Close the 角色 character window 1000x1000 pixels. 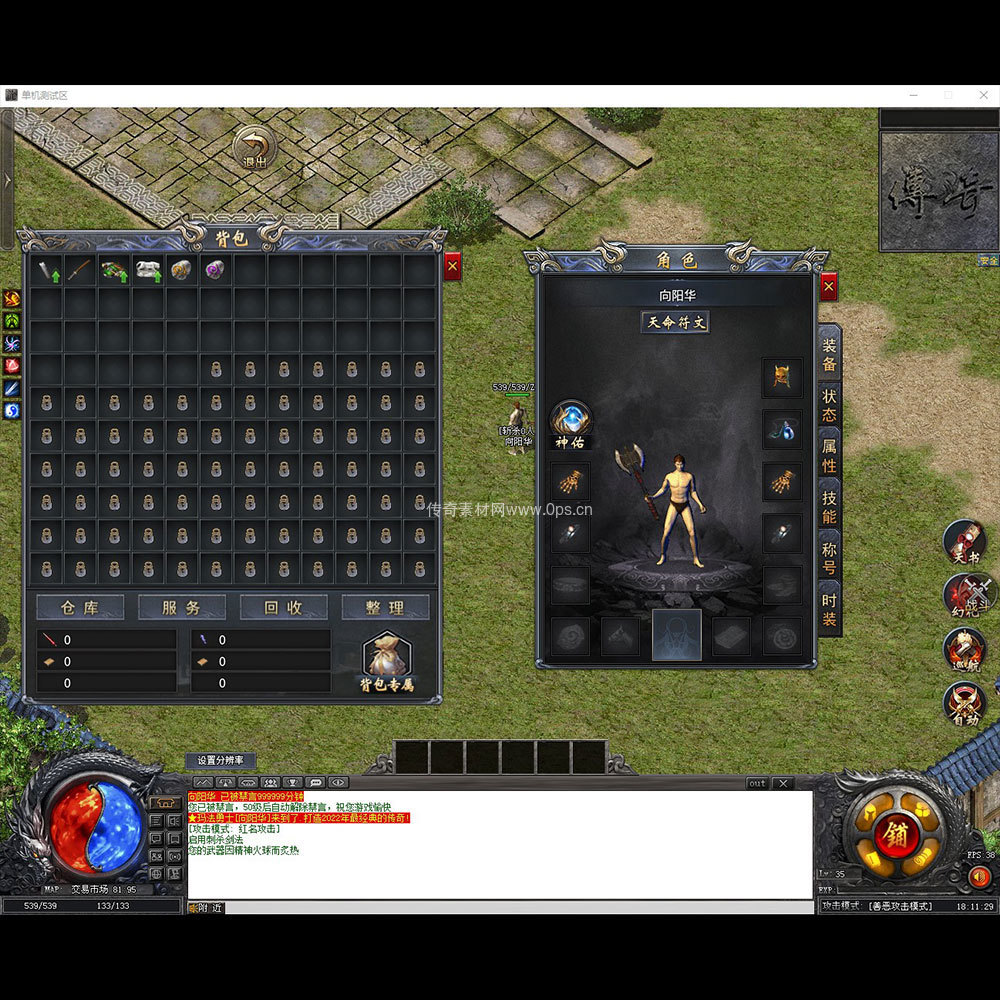[x=828, y=288]
